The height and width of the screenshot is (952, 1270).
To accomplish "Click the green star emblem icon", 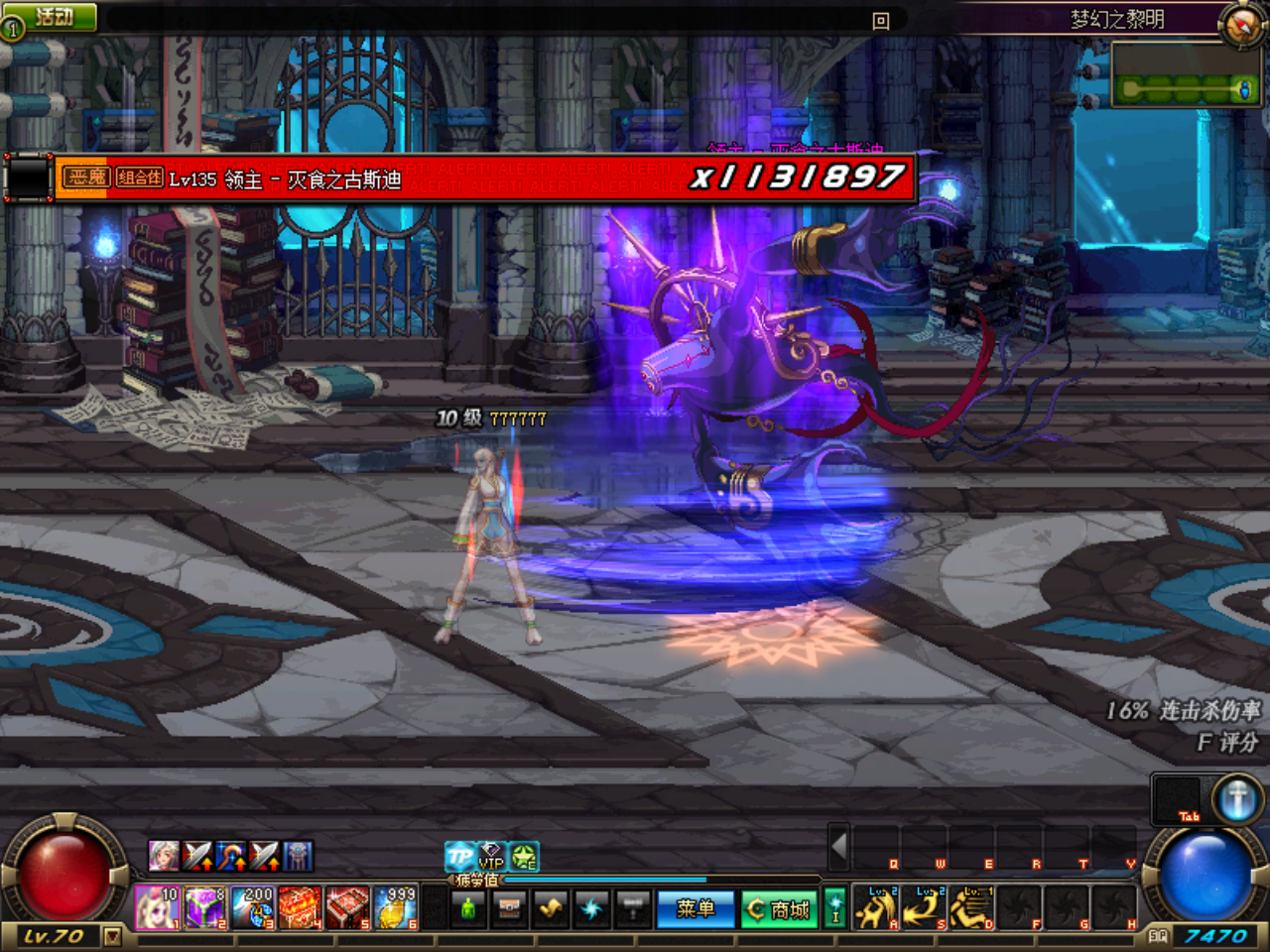I will click(523, 855).
